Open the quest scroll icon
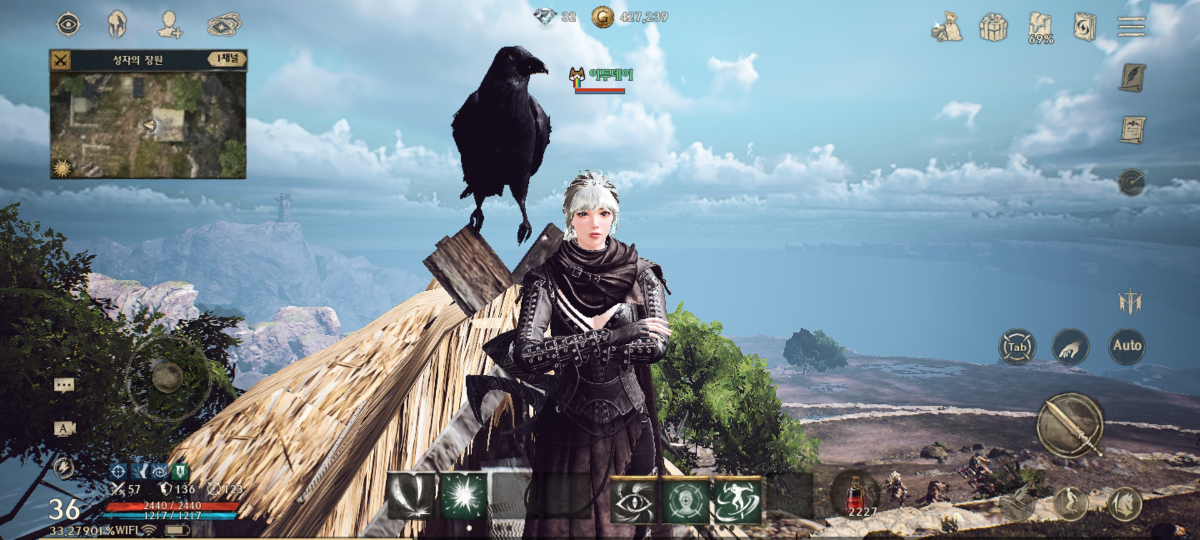Viewport: 1200px width, 540px height. coord(1132,130)
